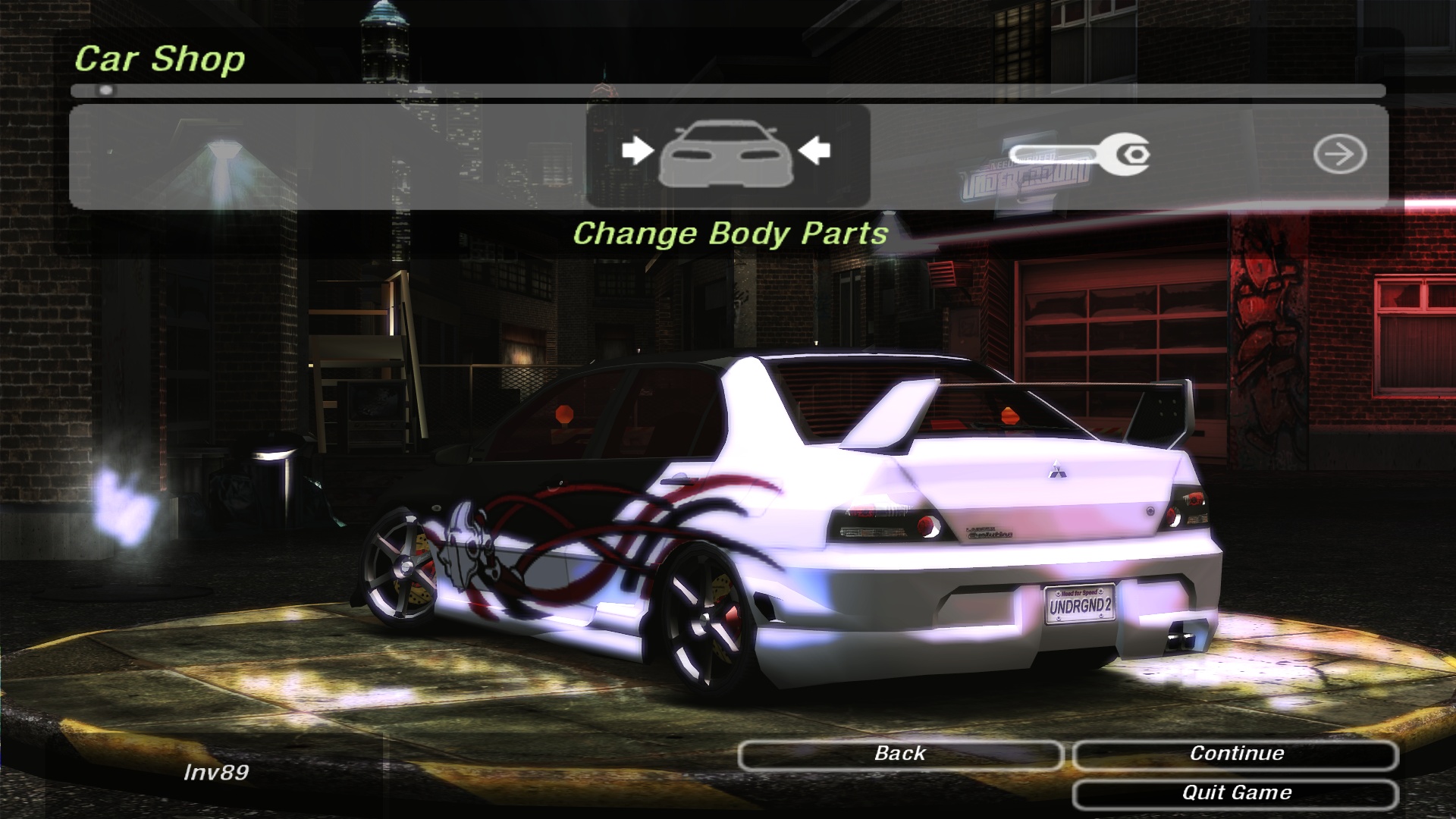The image size is (1456, 819).
Task: Select the Change Body Parts car icon
Action: pyautogui.click(x=726, y=155)
